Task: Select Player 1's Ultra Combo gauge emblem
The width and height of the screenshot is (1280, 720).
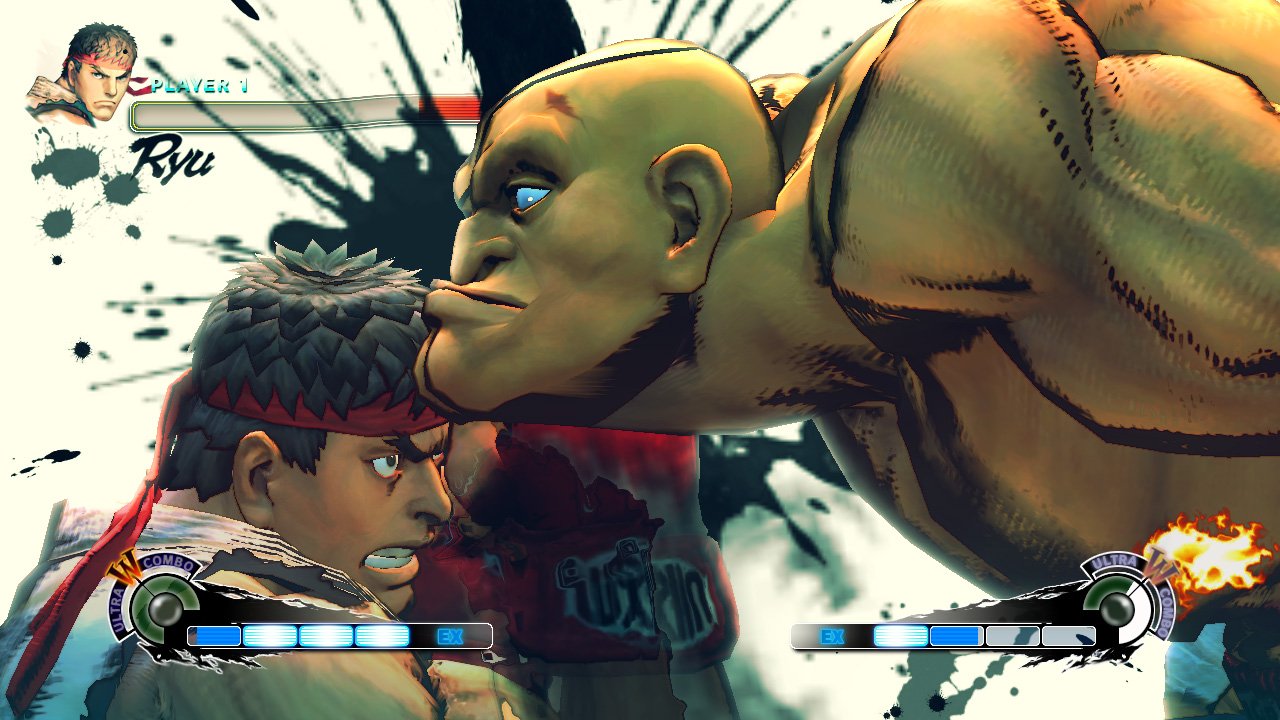Action: [x=157, y=606]
